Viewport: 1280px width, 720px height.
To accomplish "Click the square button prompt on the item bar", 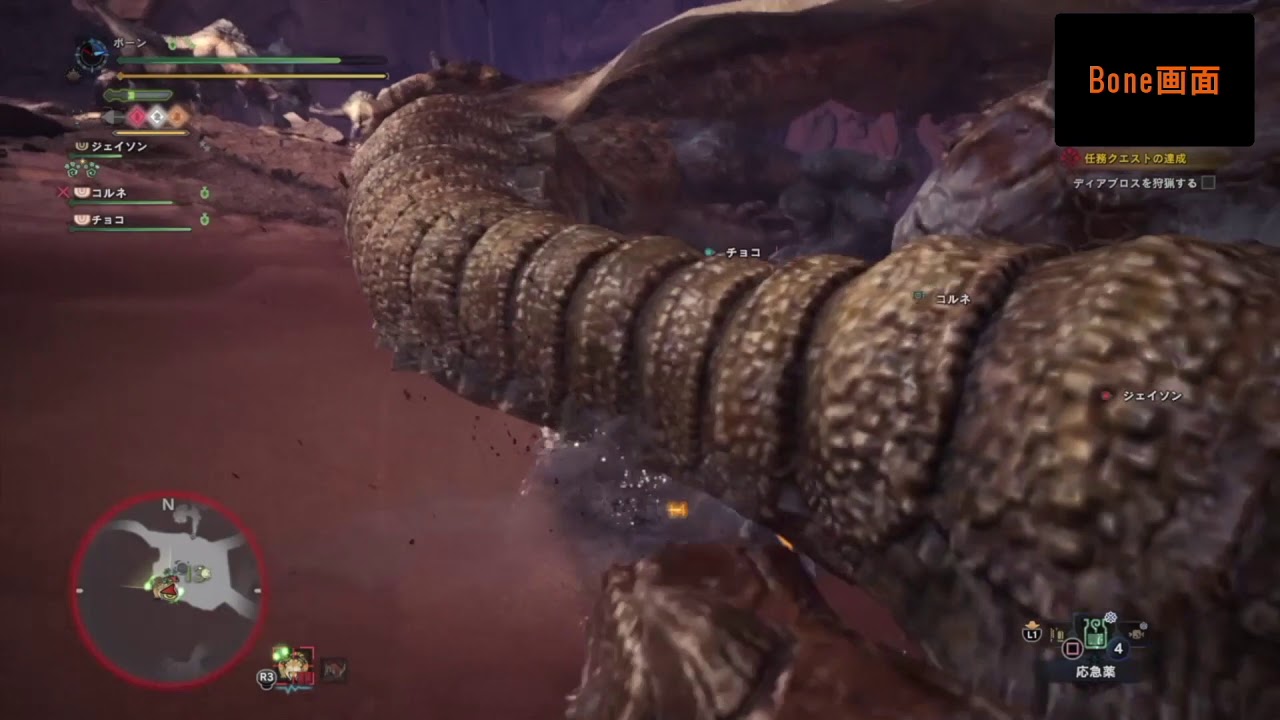I will pos(1072,648).
